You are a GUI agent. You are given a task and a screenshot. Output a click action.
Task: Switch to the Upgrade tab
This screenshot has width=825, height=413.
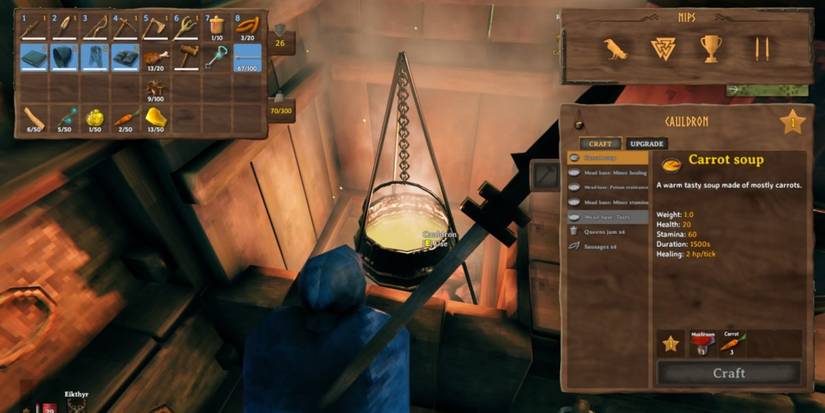click(648, 144)
